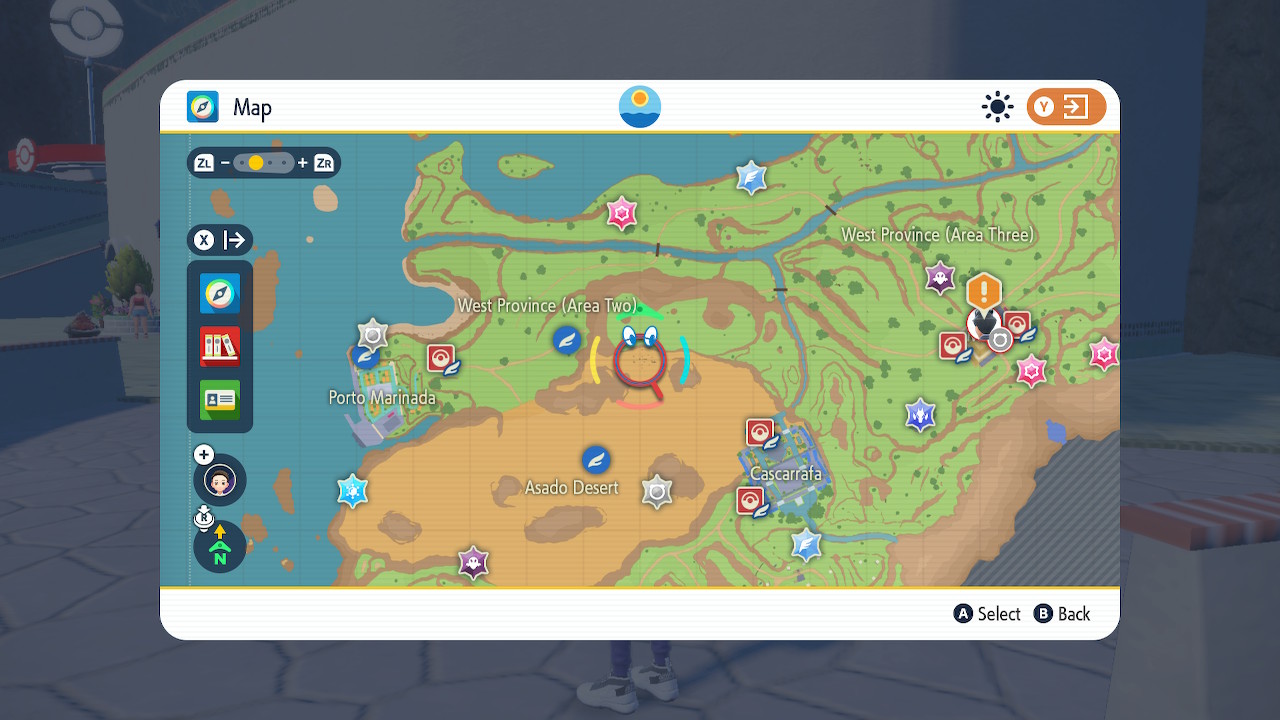Select the blue flying taxi marker in Asado Desert
This screenshot has width=1280, height=720.
point(596,461)
